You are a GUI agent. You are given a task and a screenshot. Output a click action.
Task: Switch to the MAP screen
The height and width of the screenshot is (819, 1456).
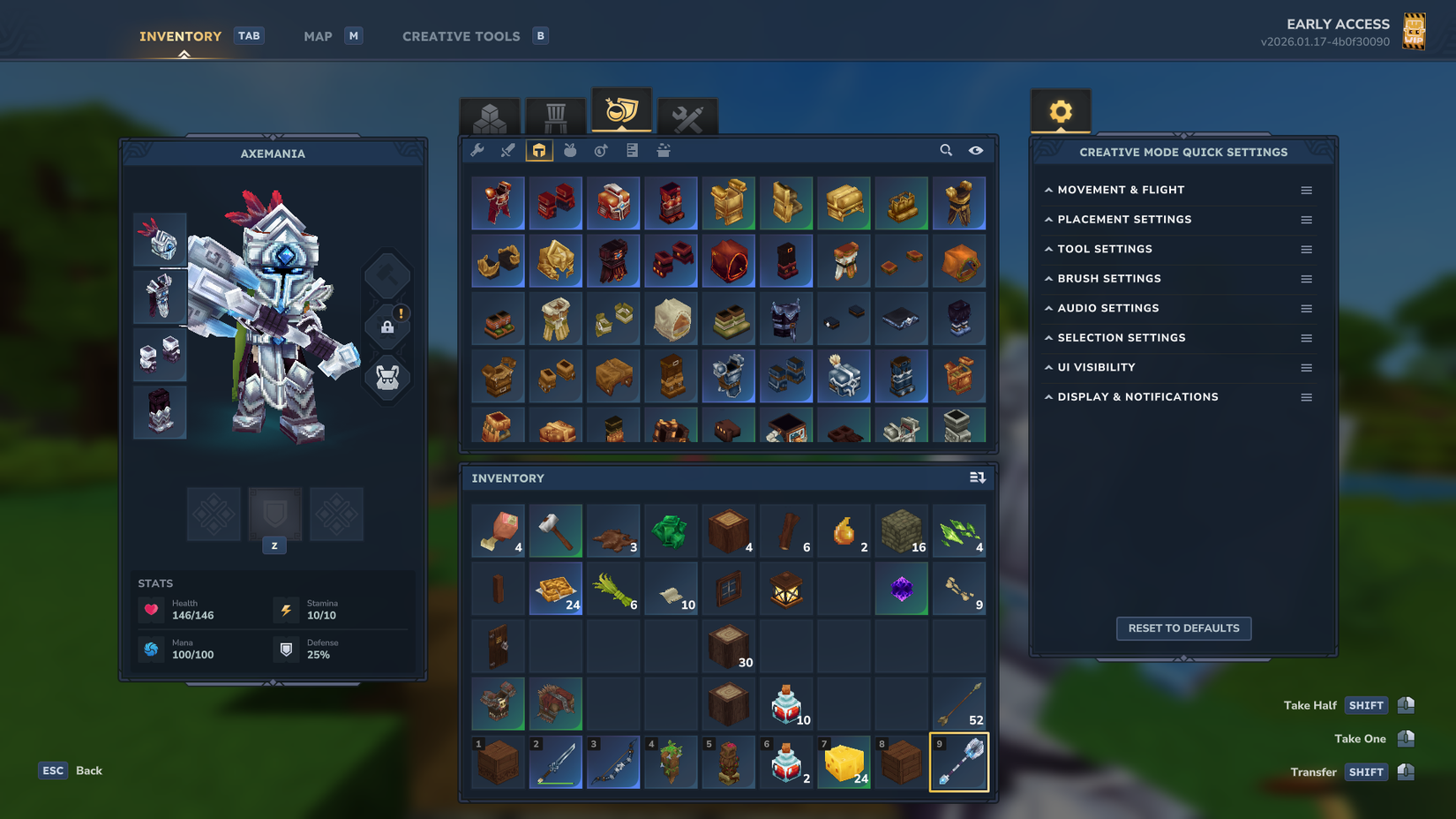[318, 36]
